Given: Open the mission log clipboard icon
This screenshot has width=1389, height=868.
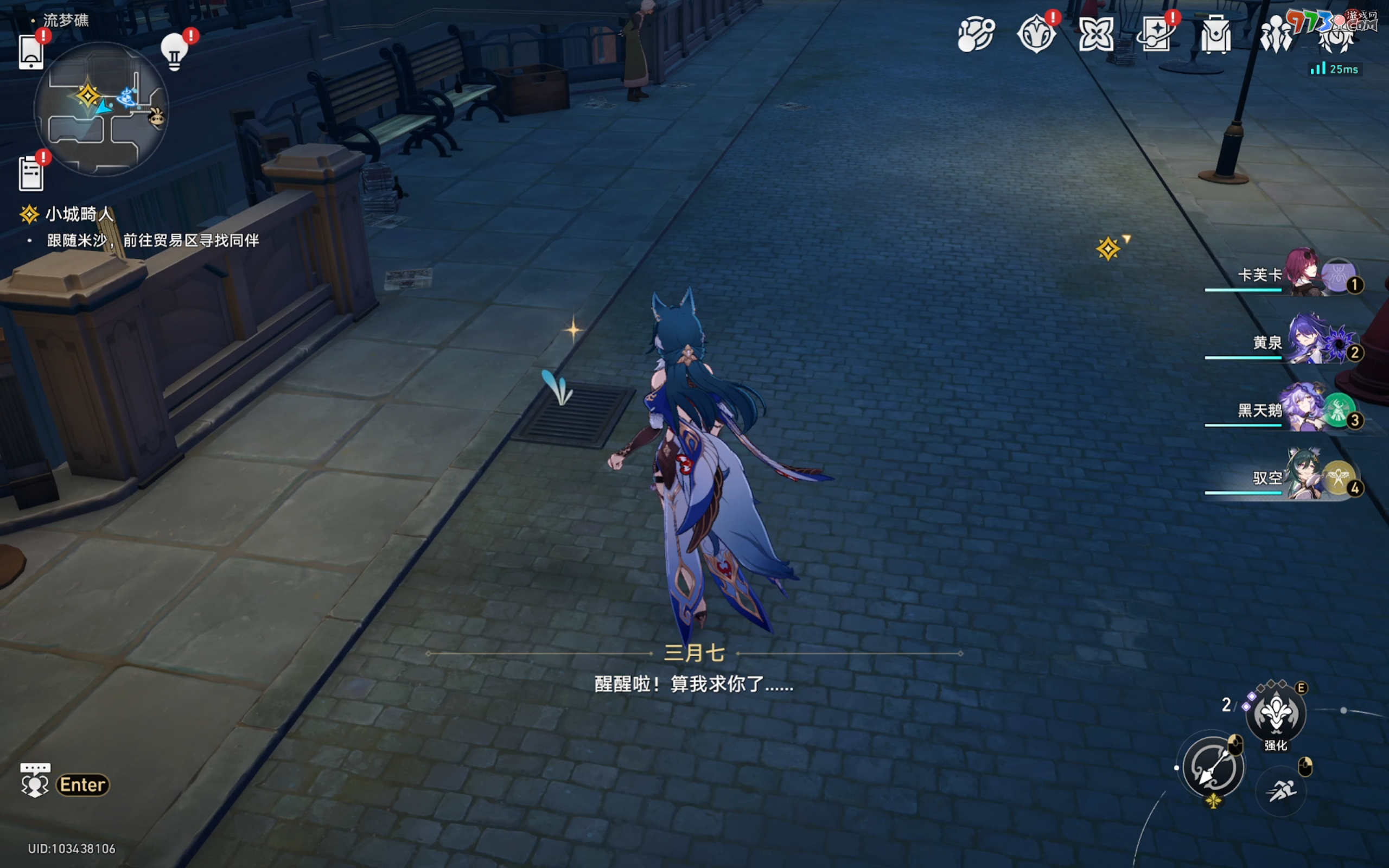Looking at the screenshot, I should pos(31,173).
